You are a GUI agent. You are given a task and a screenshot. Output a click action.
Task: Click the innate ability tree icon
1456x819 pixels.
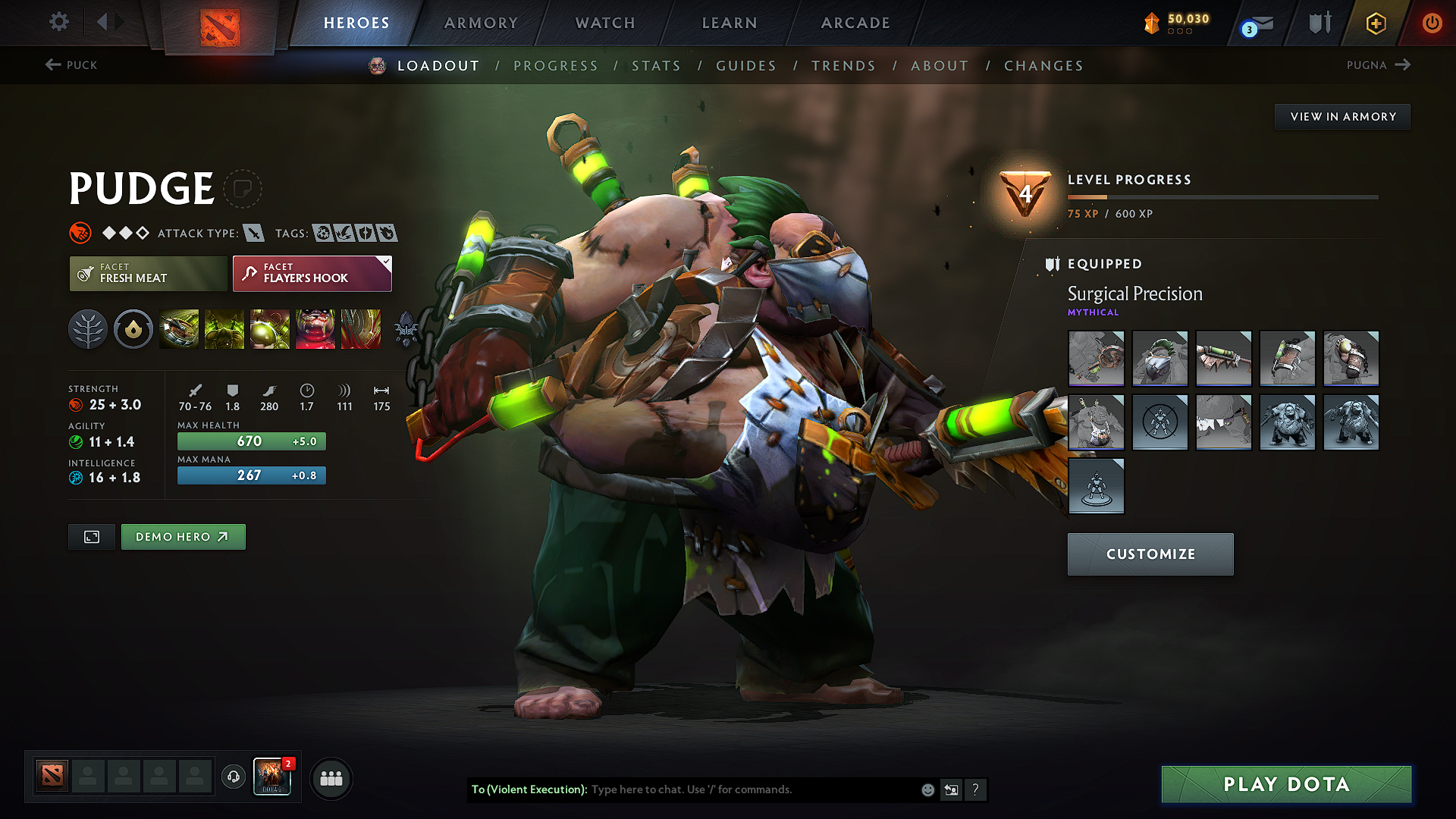pyautogui.click(x=88, y=328)
